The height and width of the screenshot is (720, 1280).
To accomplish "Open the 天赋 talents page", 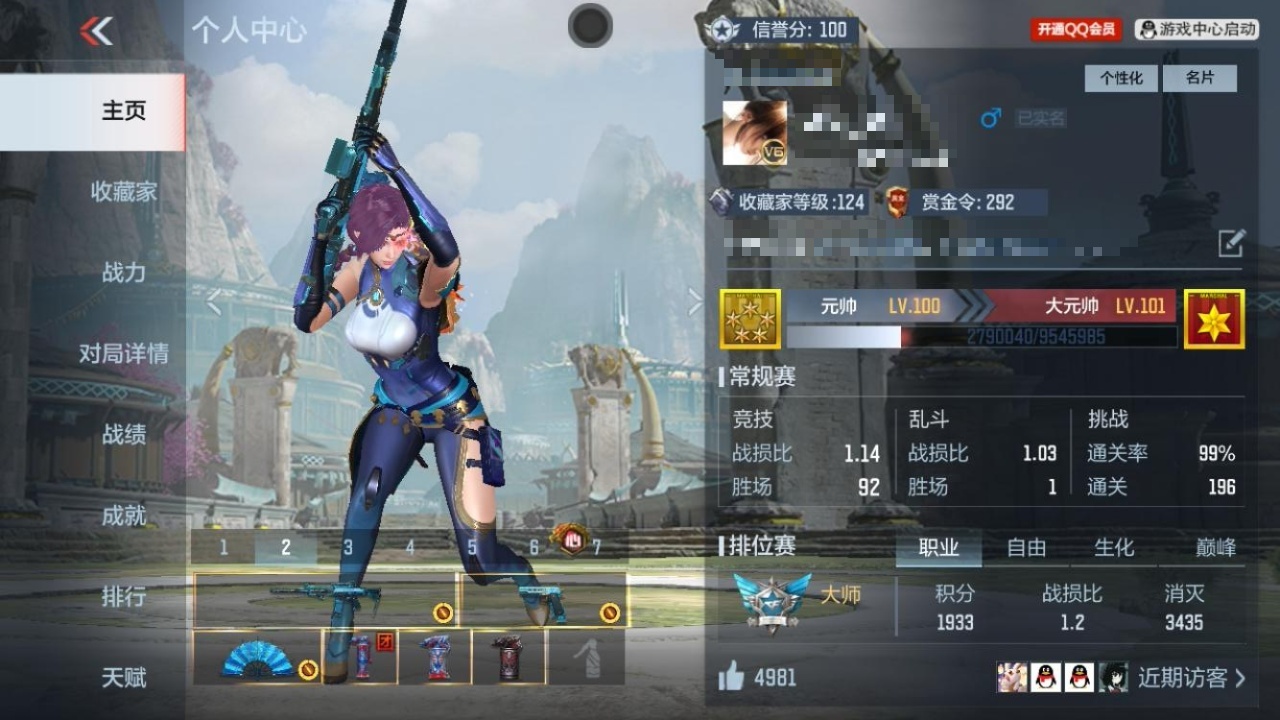I will [123, 678].
